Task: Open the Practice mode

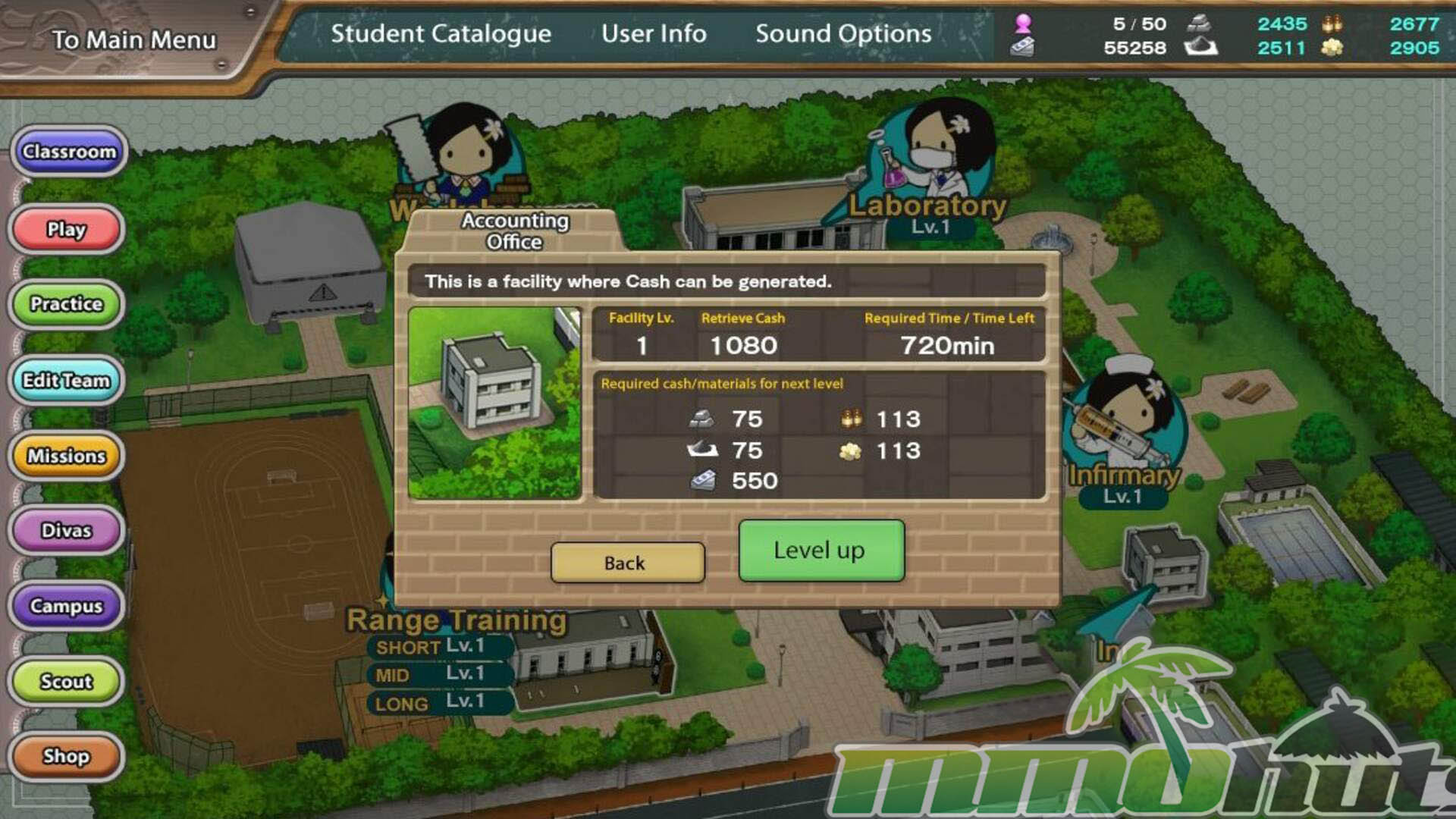Action: click(x=67, y=304)
